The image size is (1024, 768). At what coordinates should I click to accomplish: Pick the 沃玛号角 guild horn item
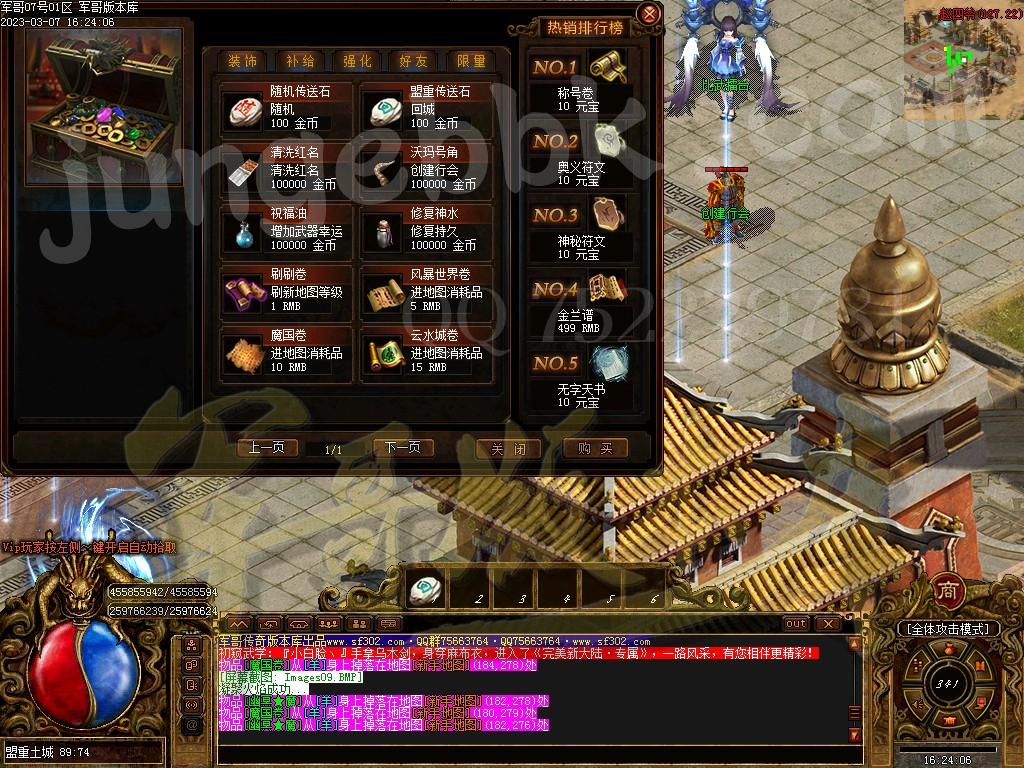click(x=427, y=169)
